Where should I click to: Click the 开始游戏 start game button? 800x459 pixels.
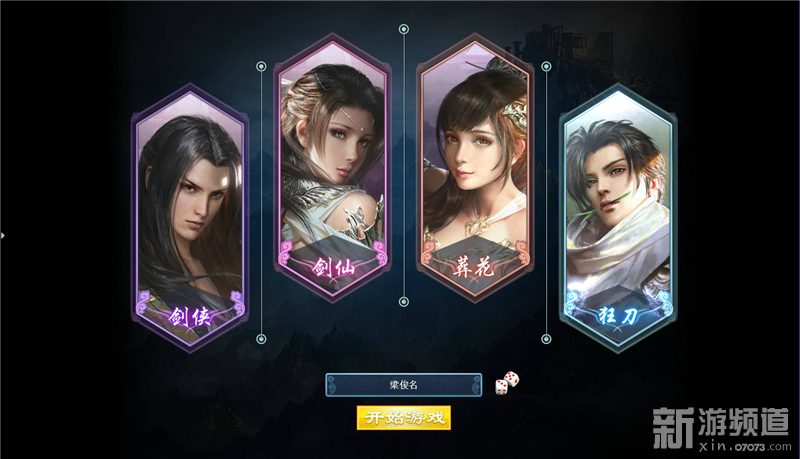point(404,417)
